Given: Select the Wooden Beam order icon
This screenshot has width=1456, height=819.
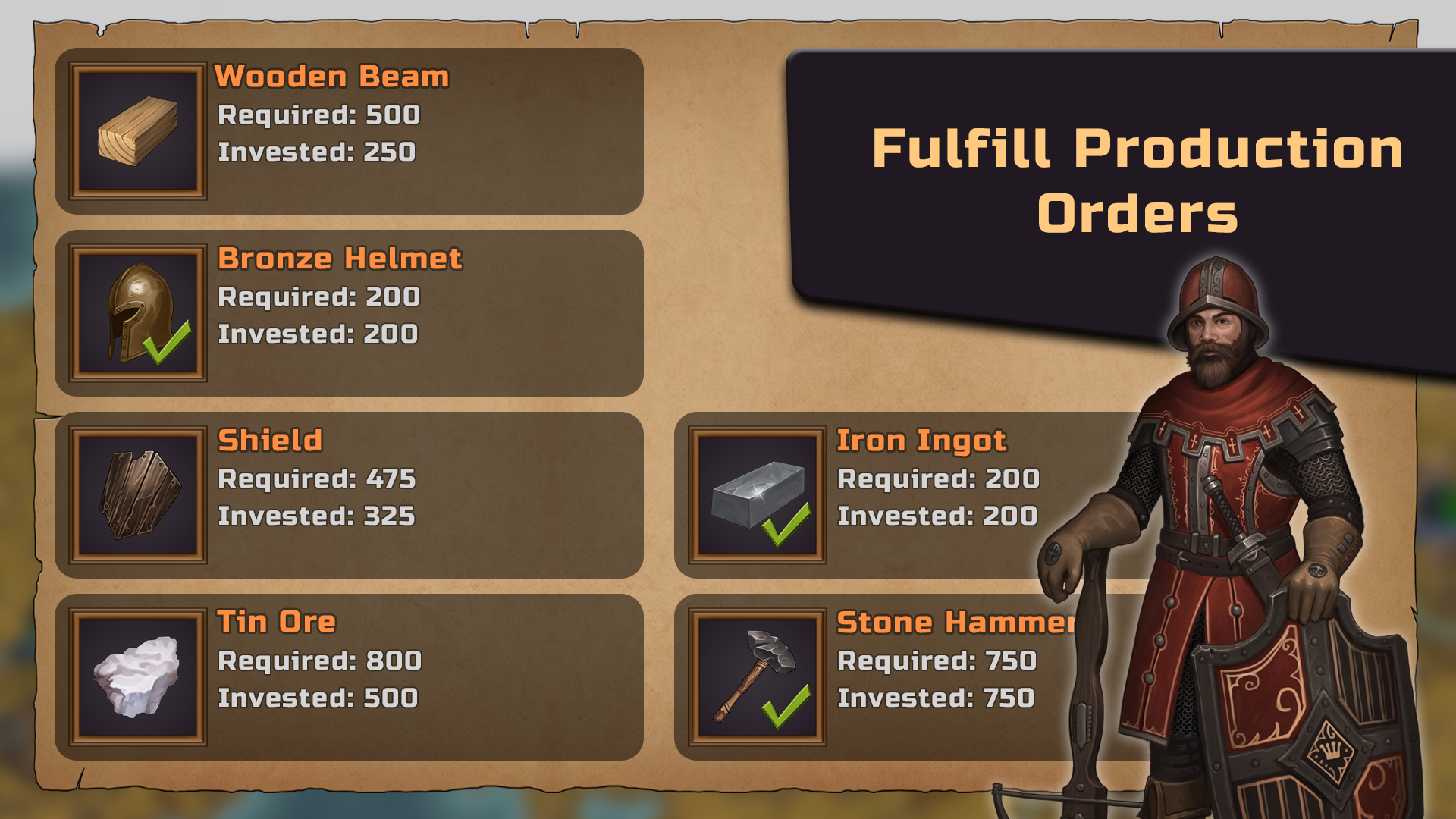Looking at the screenshot, I should (137, 131).
